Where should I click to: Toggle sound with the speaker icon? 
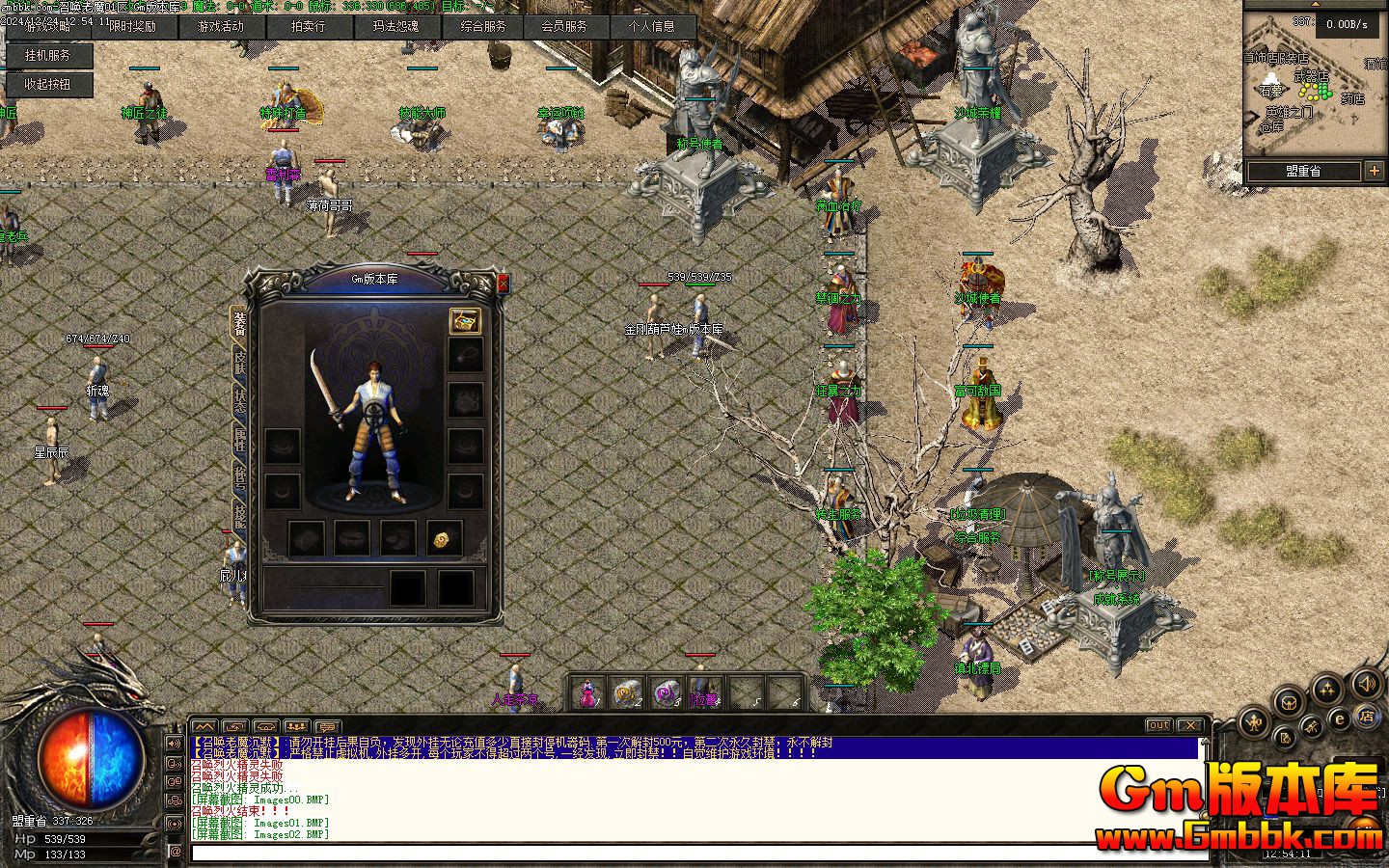1366,685
